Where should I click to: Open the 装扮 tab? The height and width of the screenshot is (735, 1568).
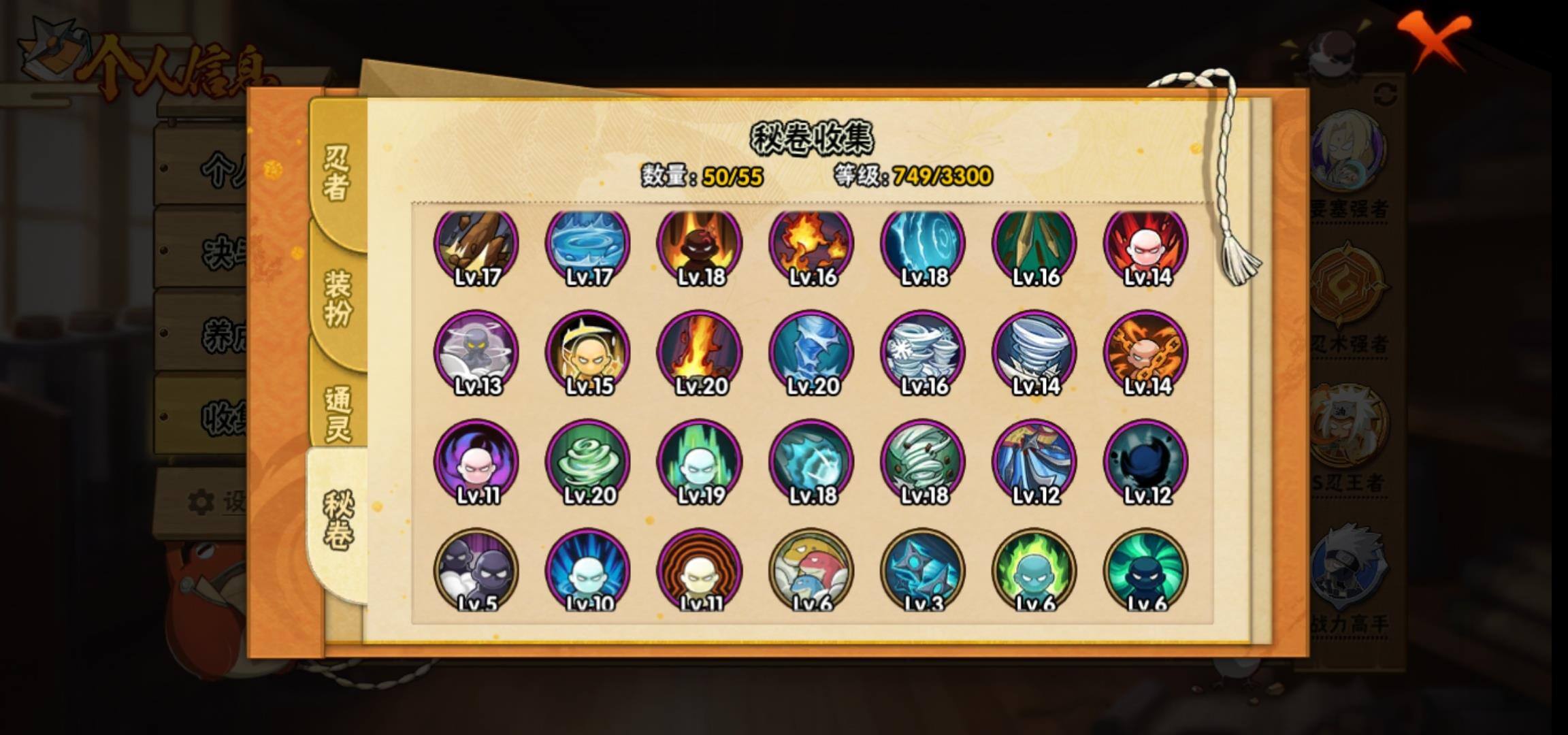point(338,298)
